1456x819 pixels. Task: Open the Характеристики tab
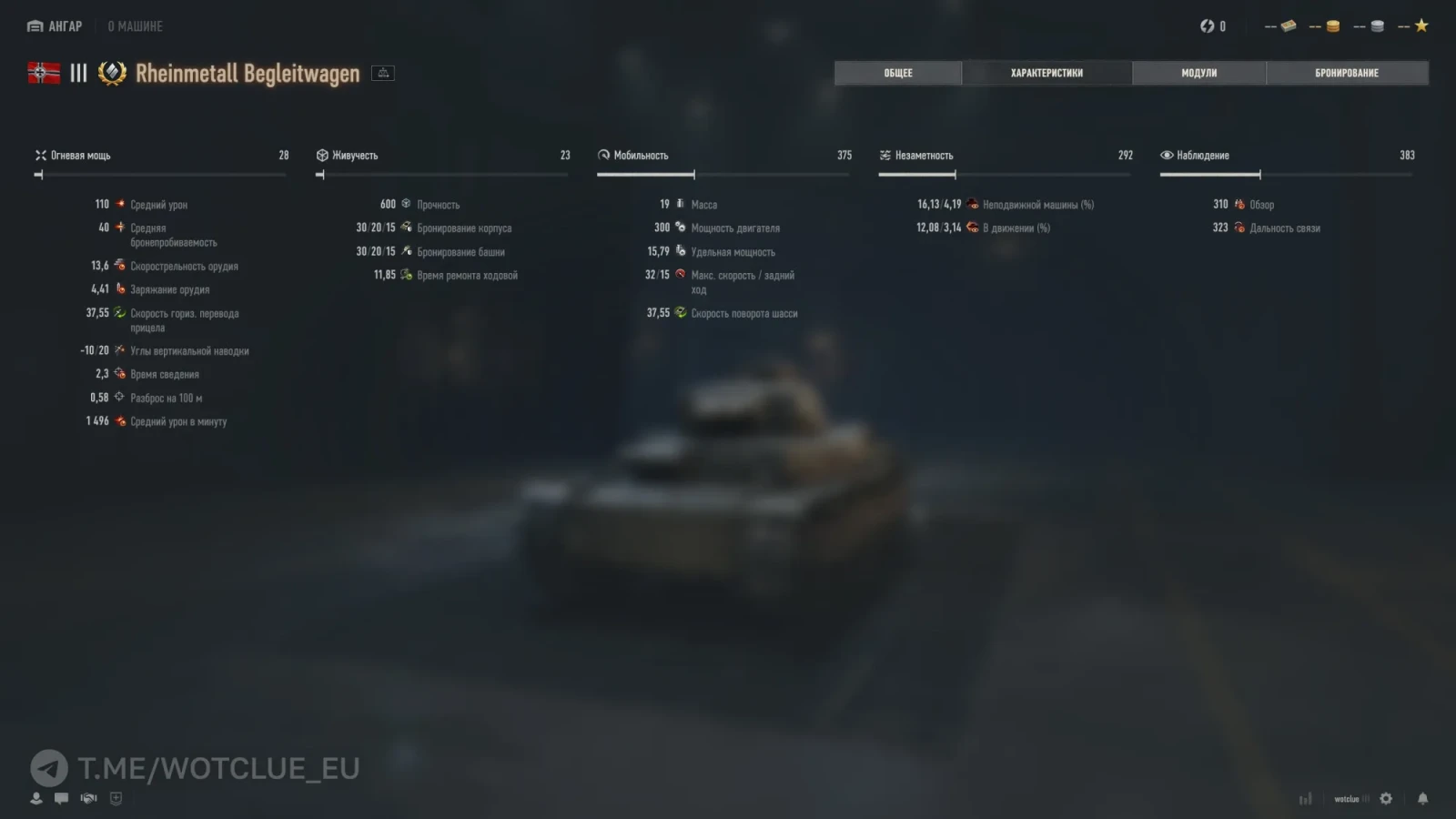tap(1046, 73)
